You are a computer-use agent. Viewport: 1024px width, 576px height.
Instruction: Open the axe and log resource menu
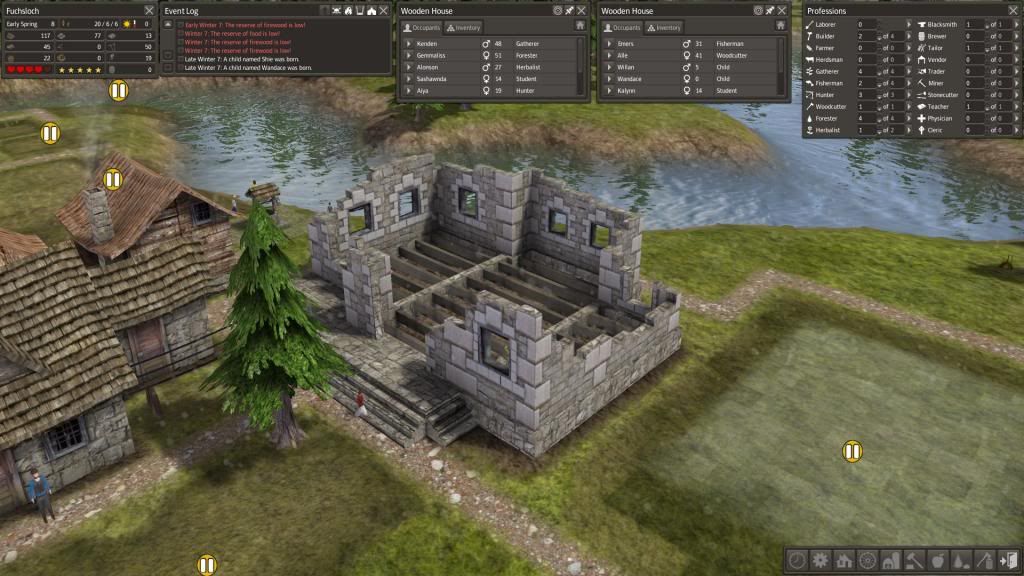click(983, 560)
